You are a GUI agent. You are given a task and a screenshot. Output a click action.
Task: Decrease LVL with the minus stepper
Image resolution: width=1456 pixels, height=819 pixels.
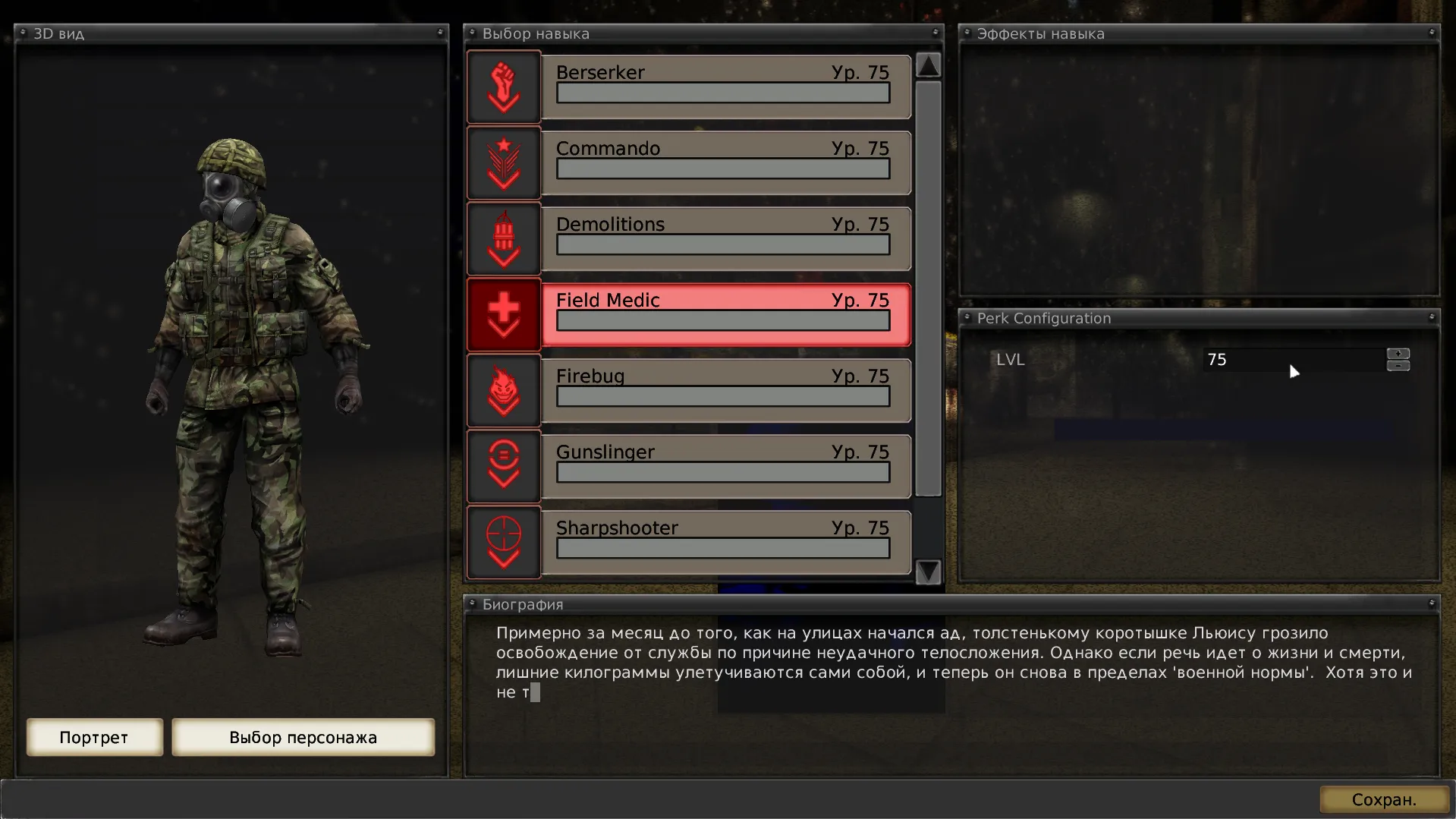(1398, 366)
